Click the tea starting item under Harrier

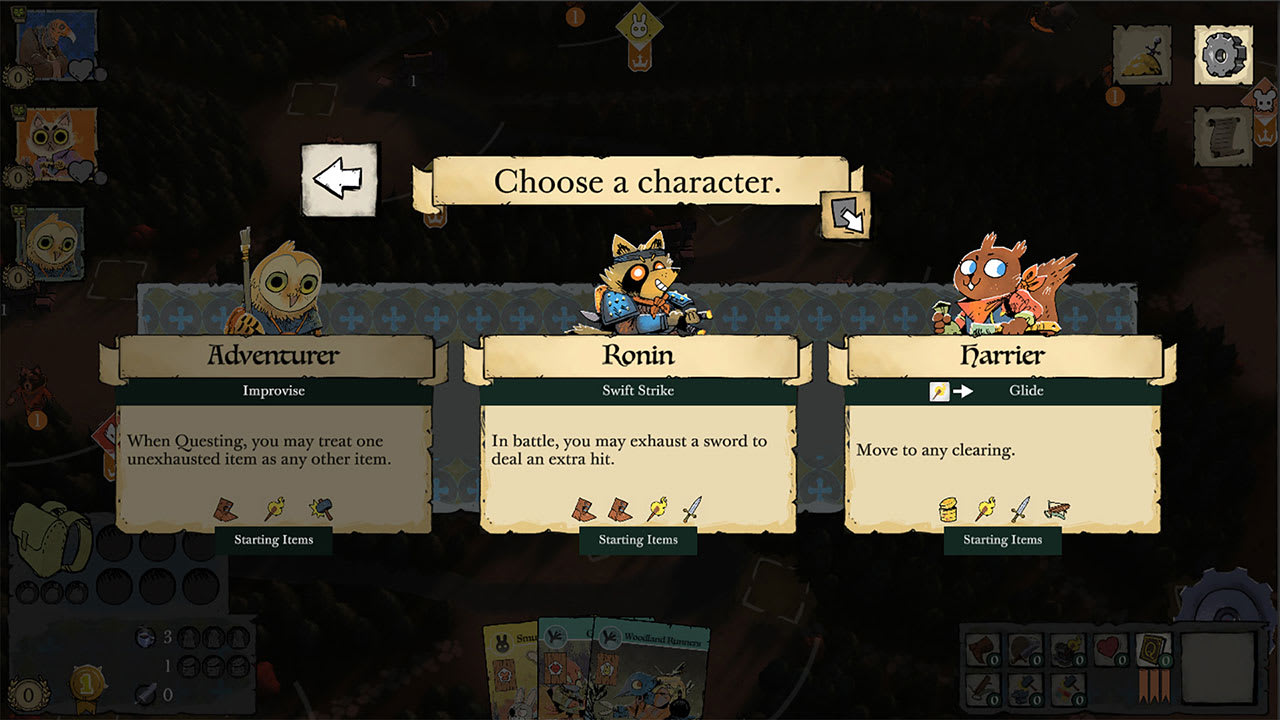coord(947,510)
